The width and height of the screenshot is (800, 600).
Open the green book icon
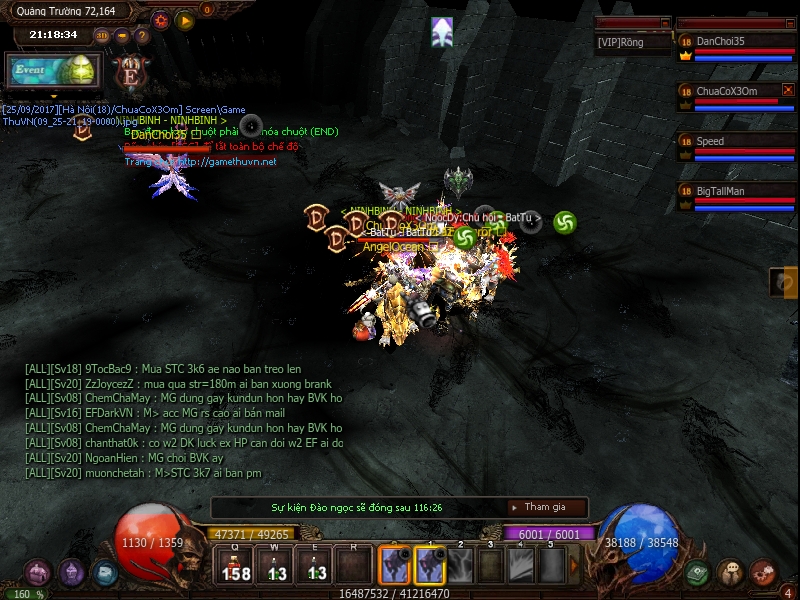click(x=698, y=573)
